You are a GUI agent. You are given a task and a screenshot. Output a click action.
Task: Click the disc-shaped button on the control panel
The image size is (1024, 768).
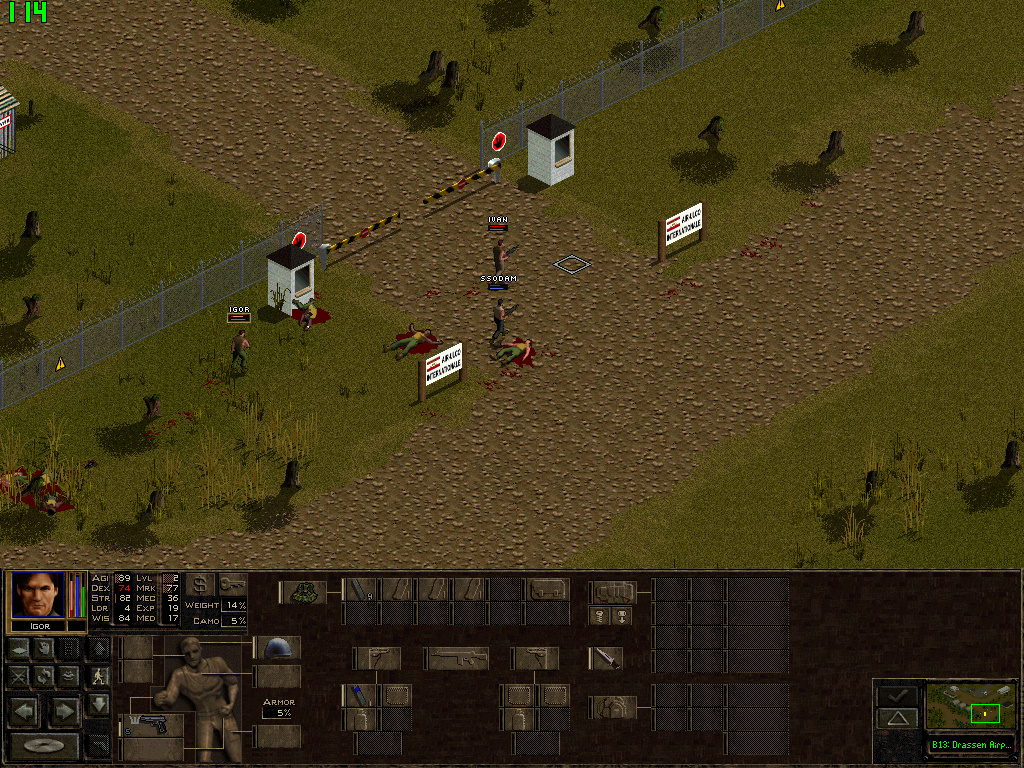(43, 745)
